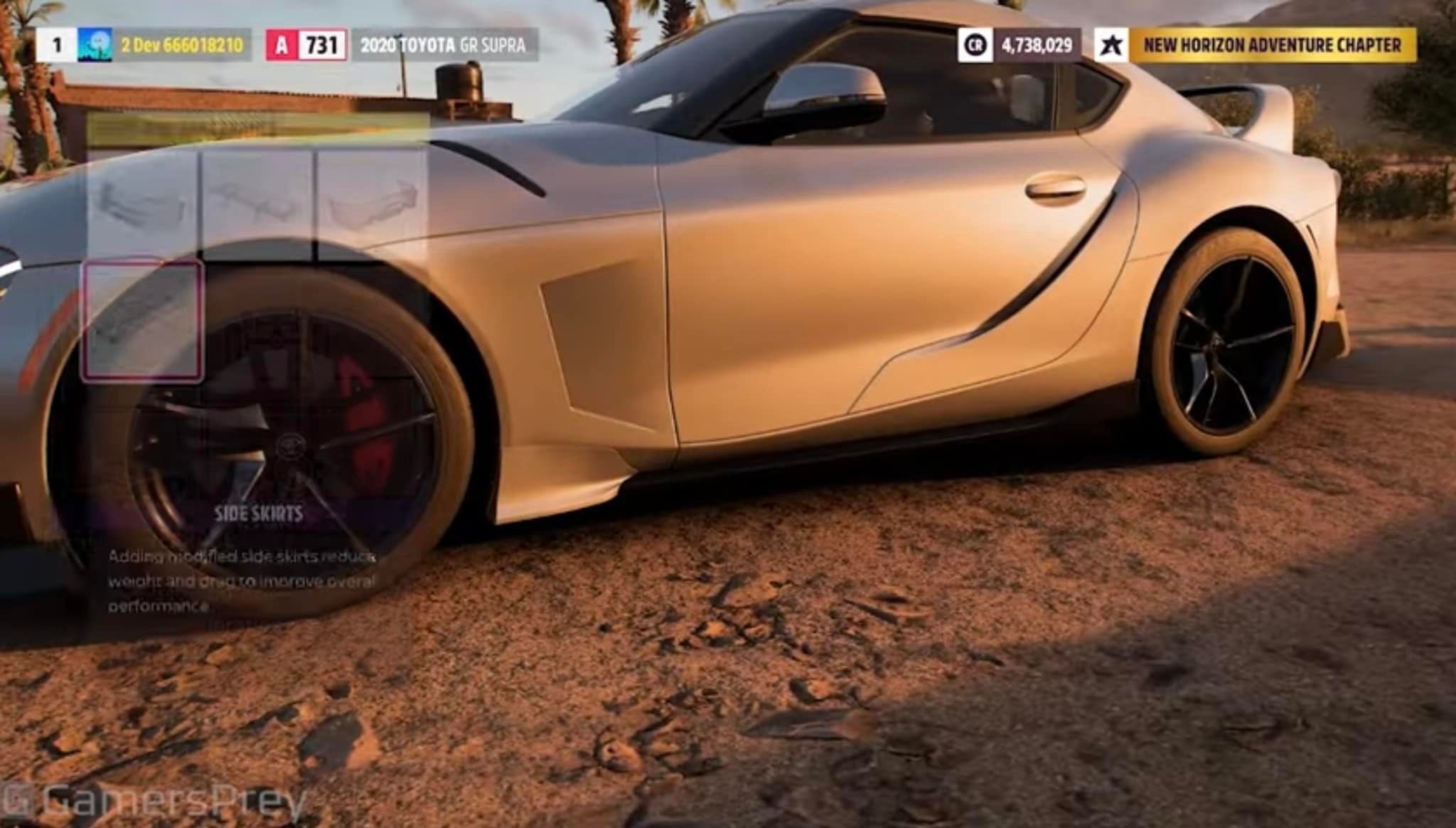Open the rear bumper upgrade tile

tap(371, 201)
